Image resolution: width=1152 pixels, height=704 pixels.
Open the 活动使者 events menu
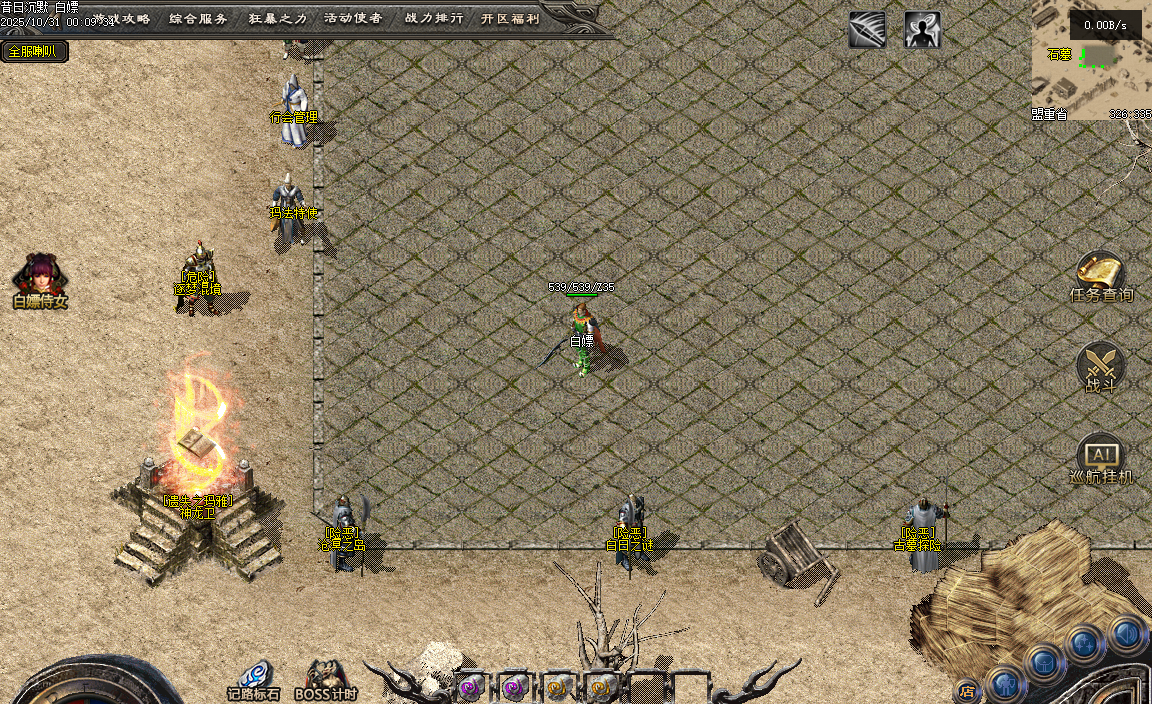[x=353, y=18]
